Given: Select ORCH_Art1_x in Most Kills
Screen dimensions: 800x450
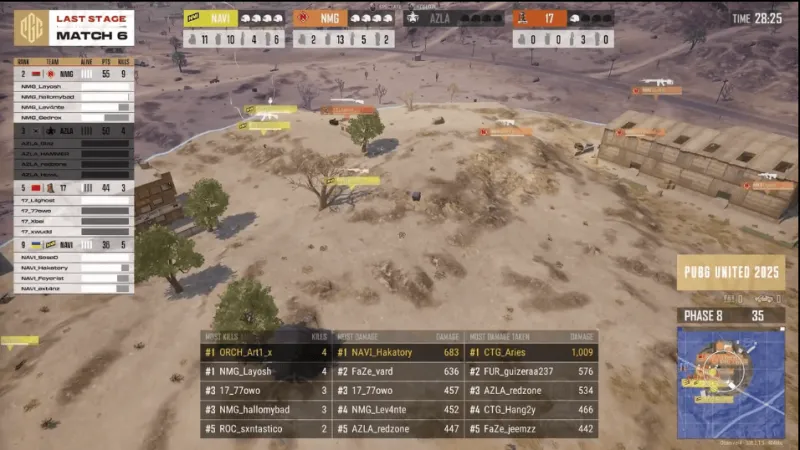Looking at the screenshot, I should (x=265, y=353).
